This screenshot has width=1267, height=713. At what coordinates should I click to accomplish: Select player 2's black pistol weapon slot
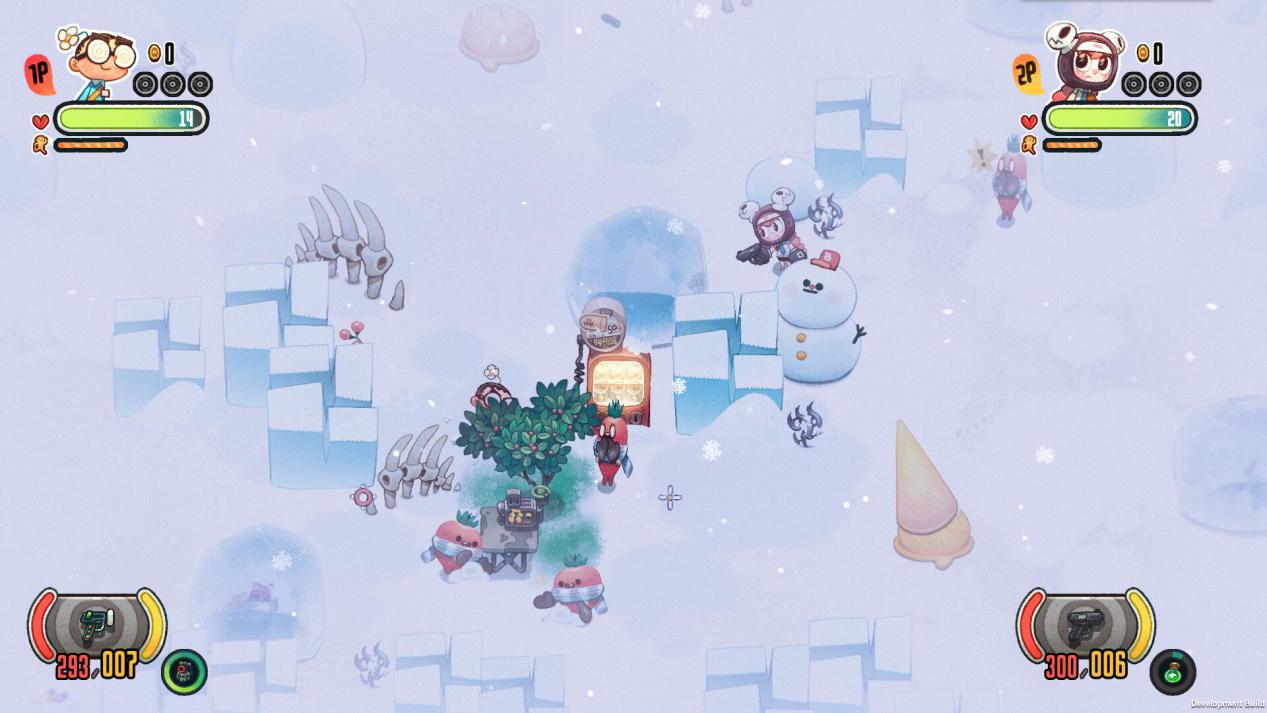[x=1084, y=626]
